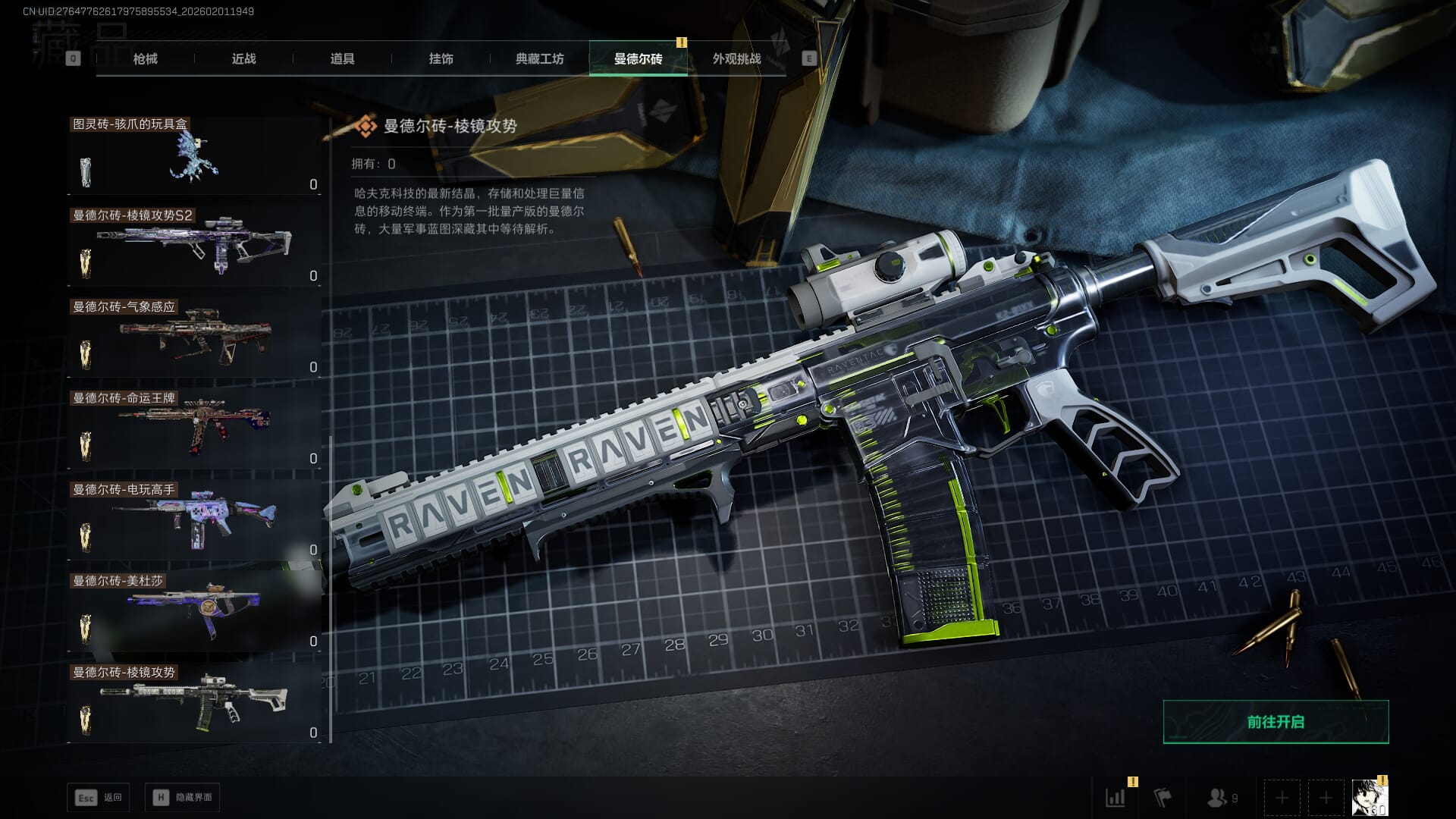Select the 道具 tab

point(342,59)
